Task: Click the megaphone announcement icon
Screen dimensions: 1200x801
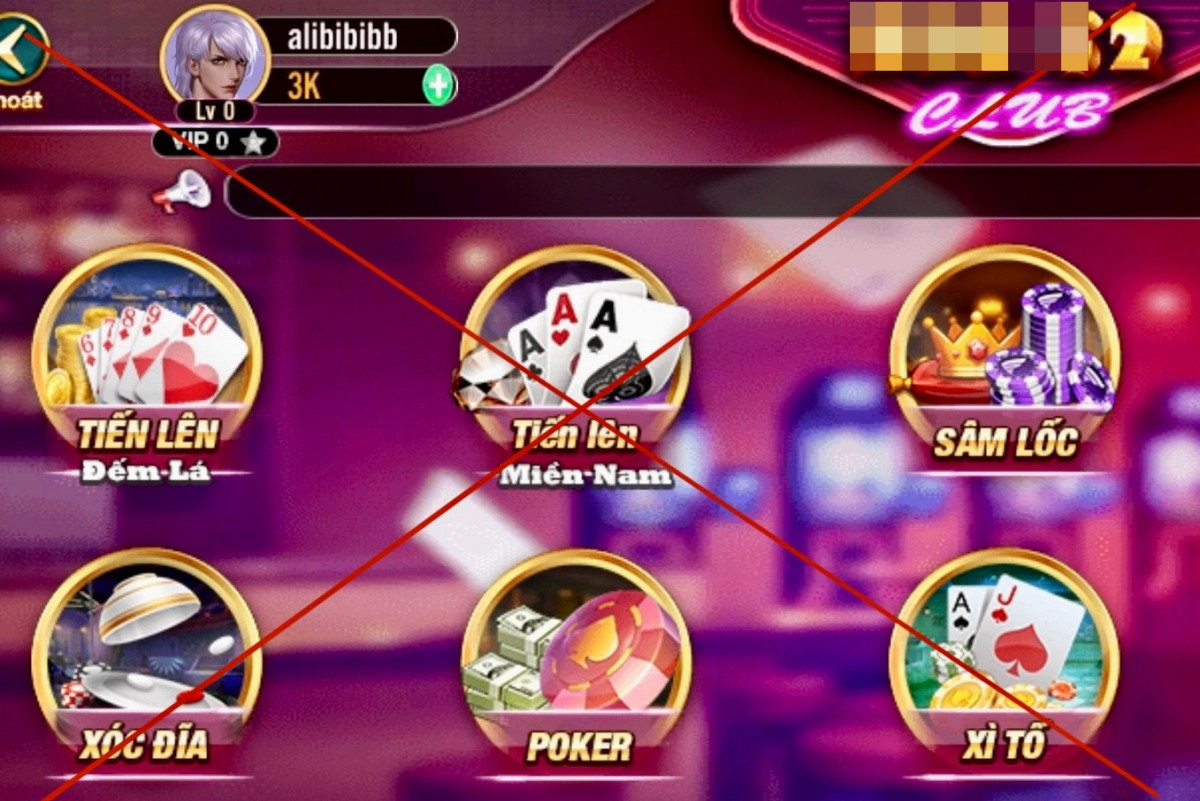Action: (x=182, y=190)
